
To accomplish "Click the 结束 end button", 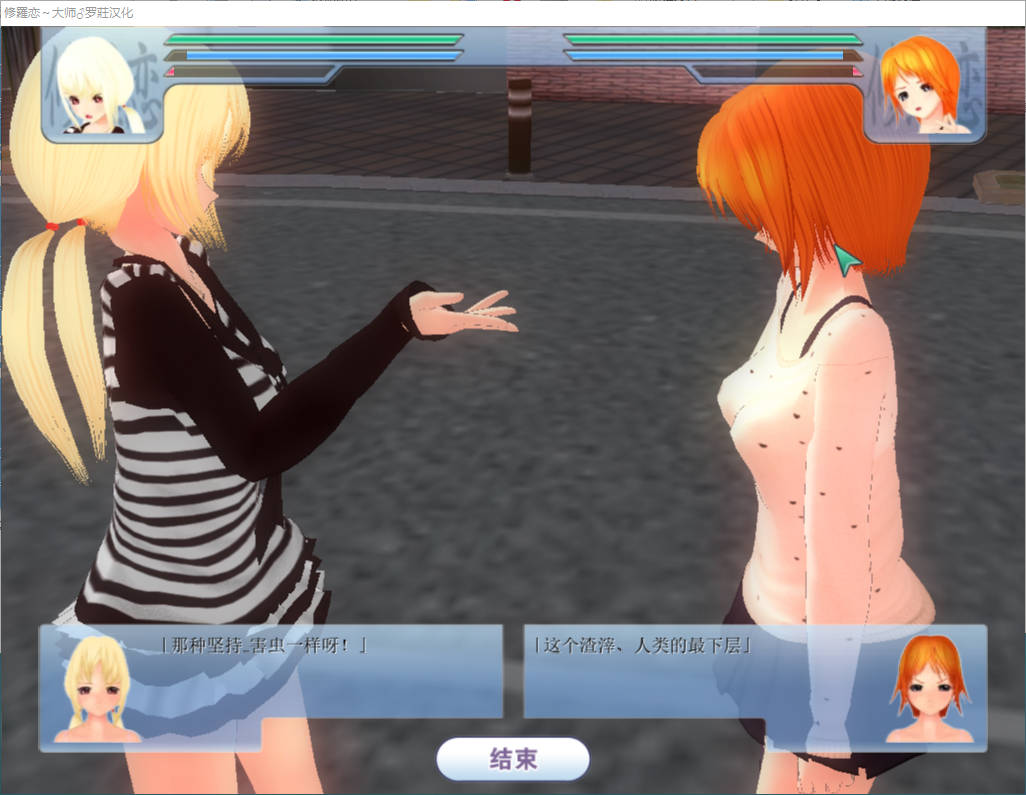I will click(x=513, y=759).
